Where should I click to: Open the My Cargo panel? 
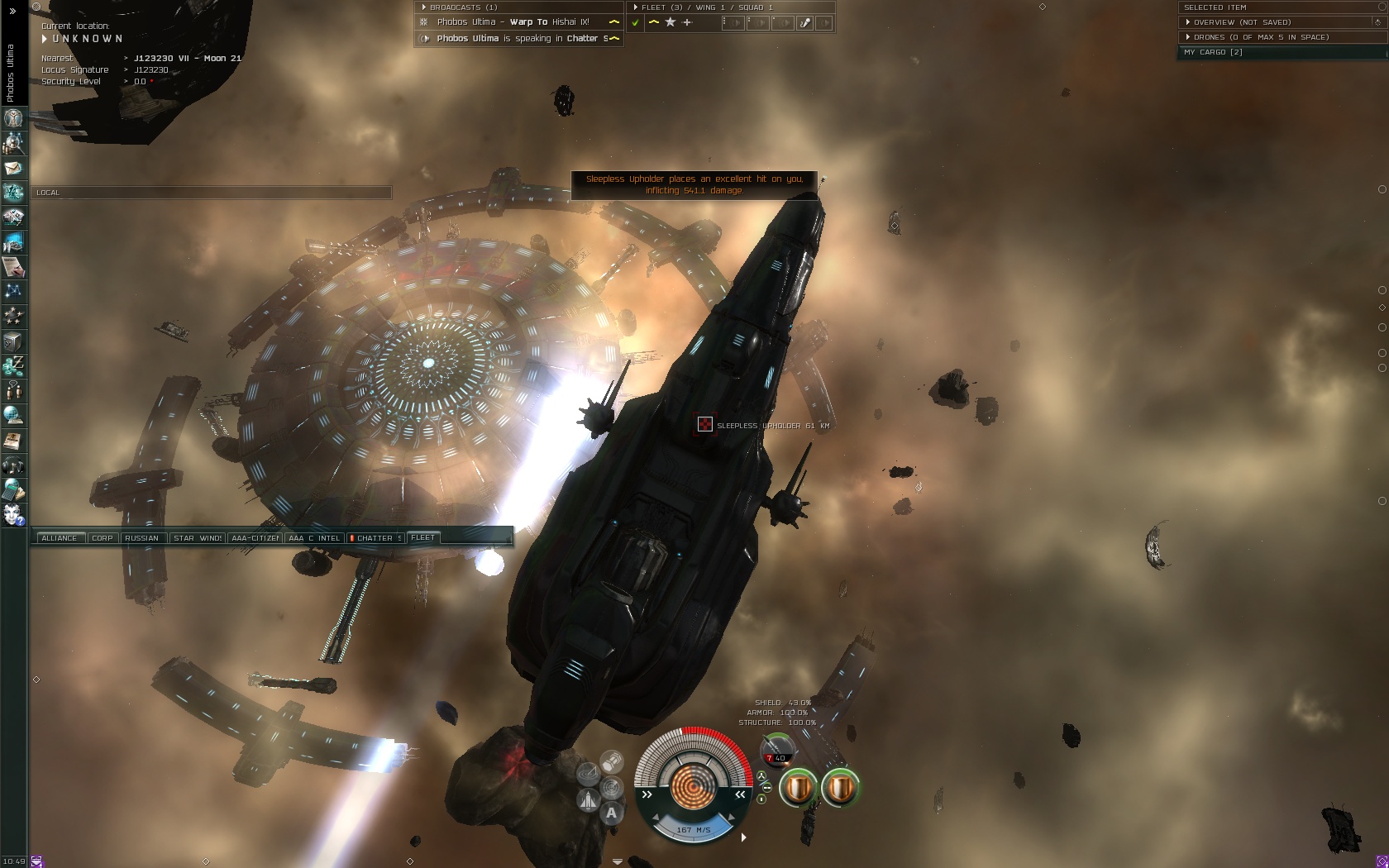(x=1213, y=52)
